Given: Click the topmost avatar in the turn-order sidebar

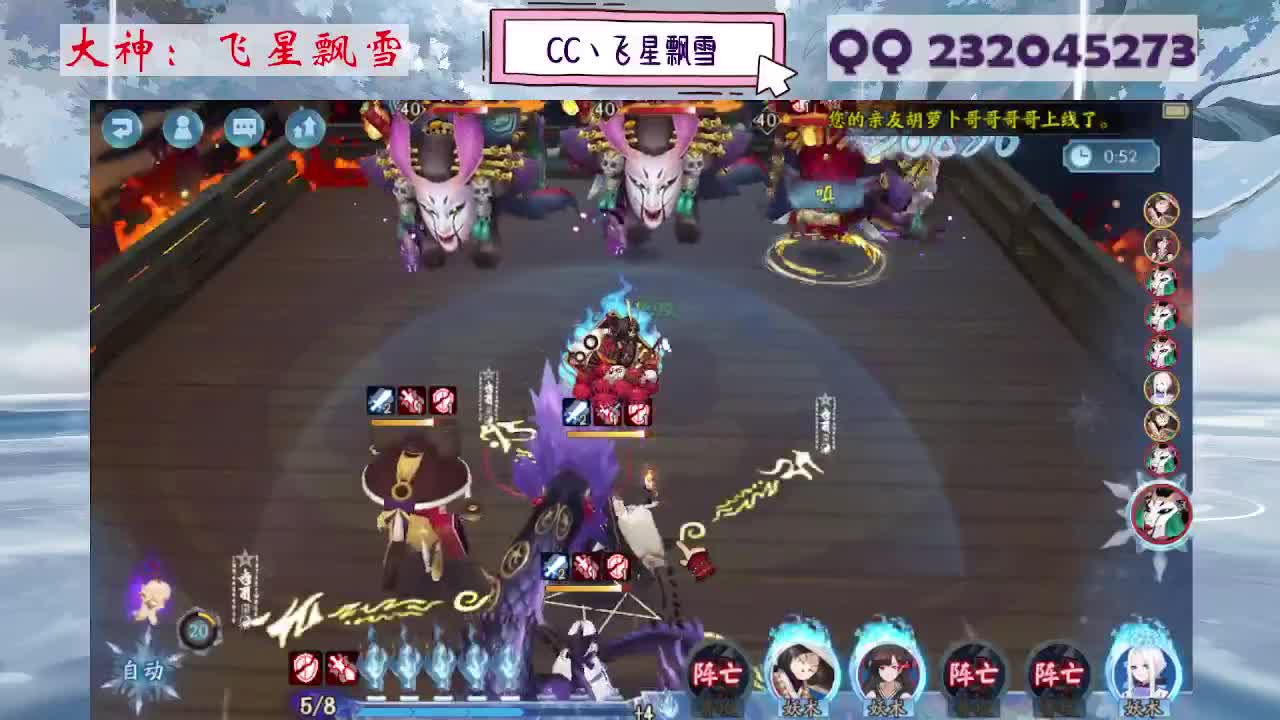Looking at the screenshot, I should [x=1161, y=209].
